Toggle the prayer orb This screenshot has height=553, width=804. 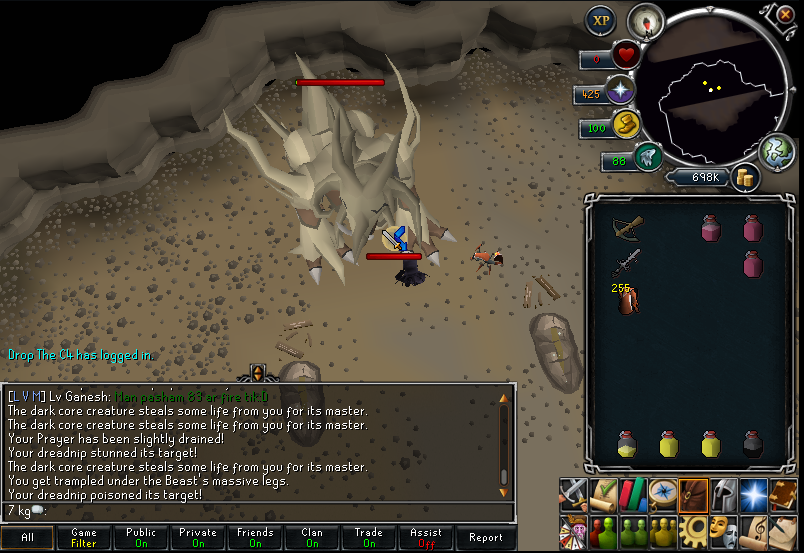click(621, 91)
